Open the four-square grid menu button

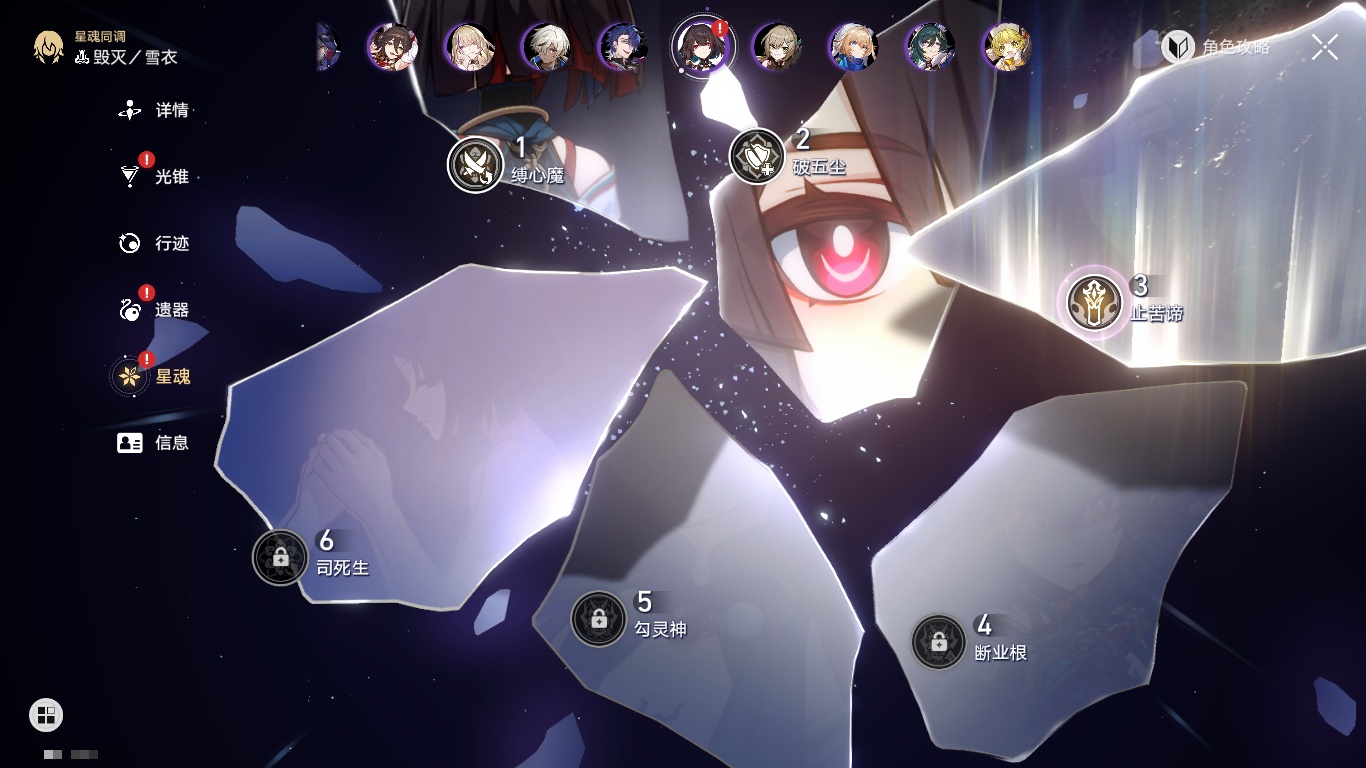click(46, 714)
